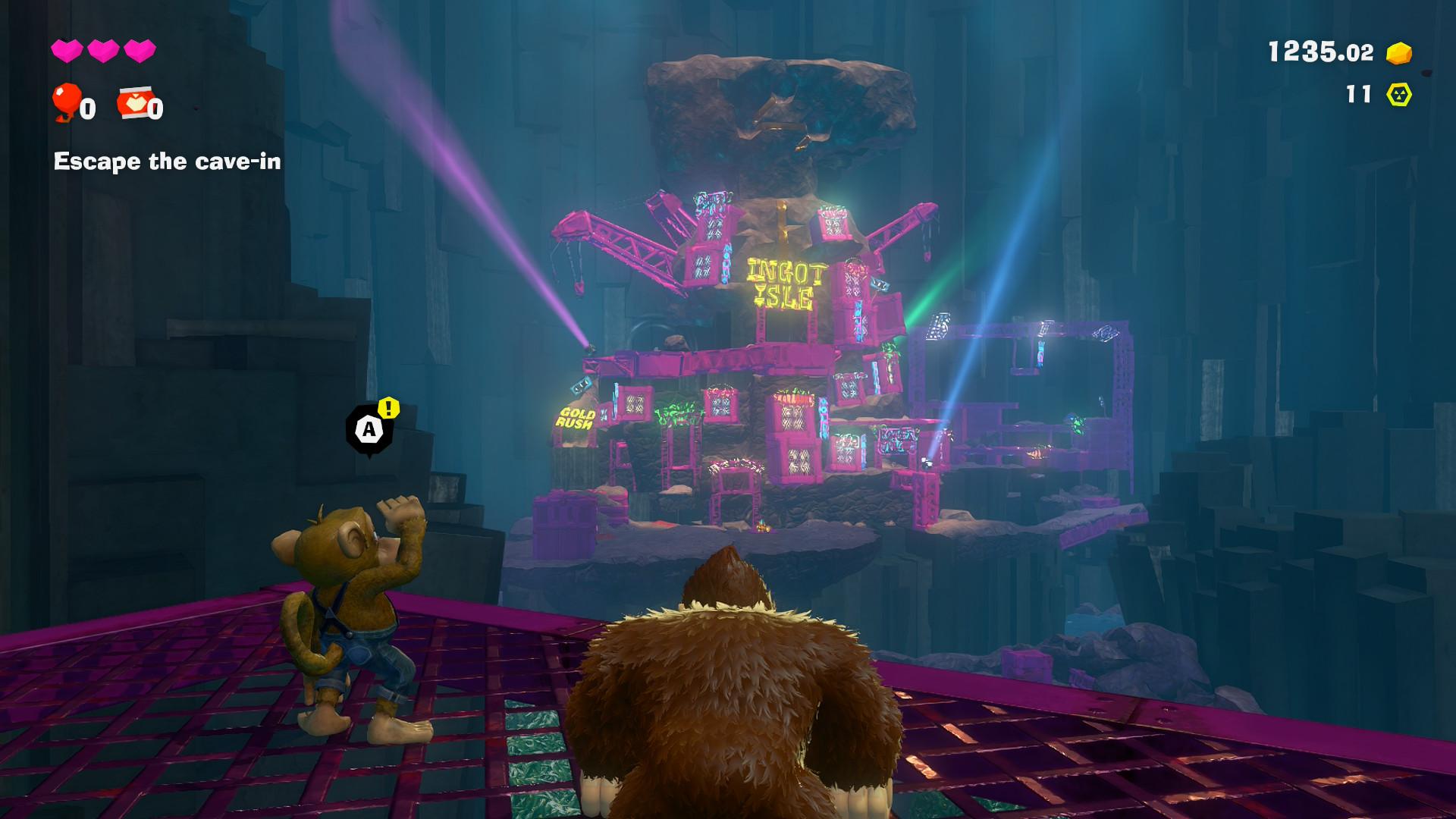Screen dimensions: 1456x819
Task: Click the gold nugget currency icon
Action: [x=1398, y=52]
